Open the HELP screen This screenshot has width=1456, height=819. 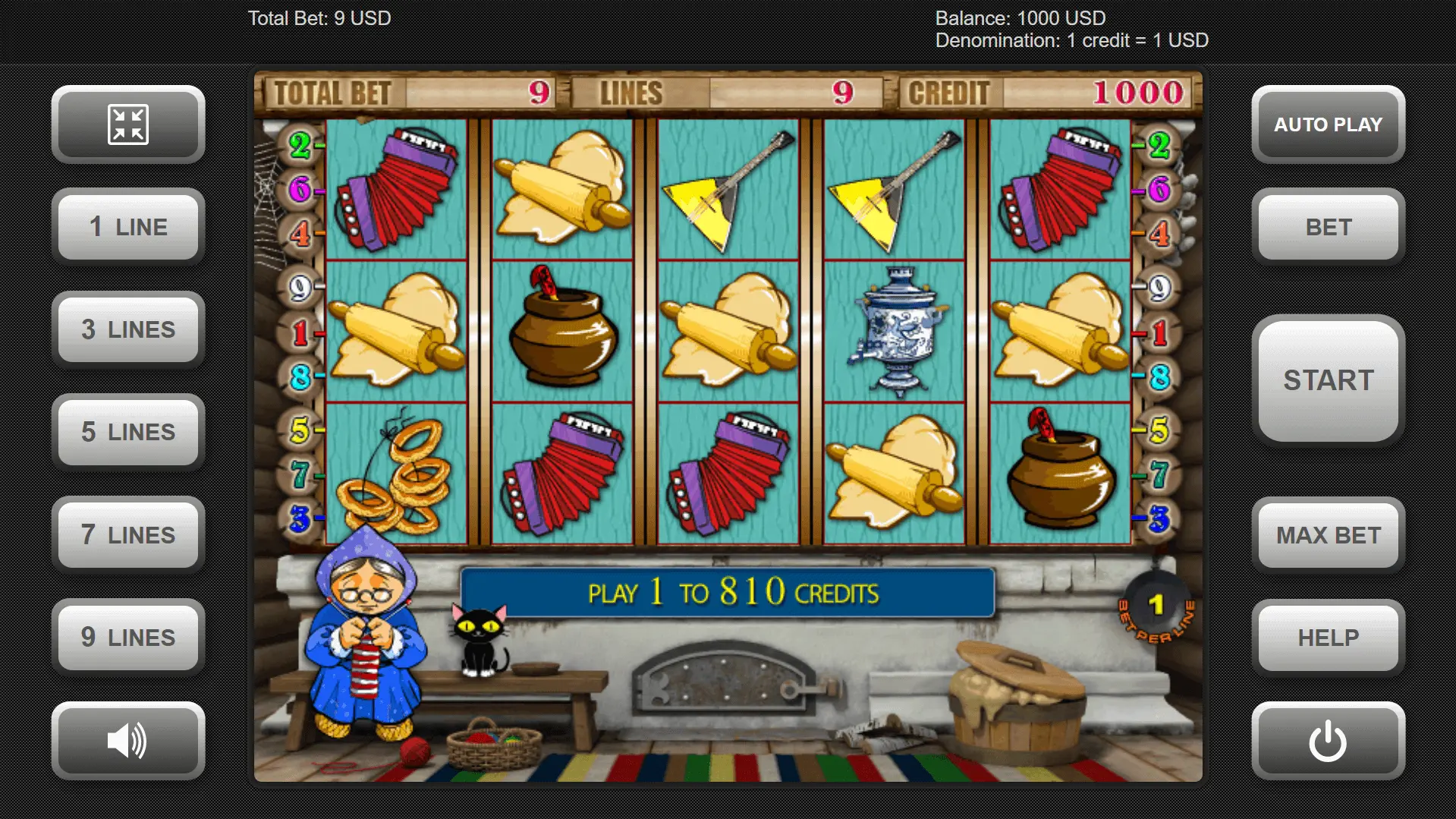[x=1328, y=638]
